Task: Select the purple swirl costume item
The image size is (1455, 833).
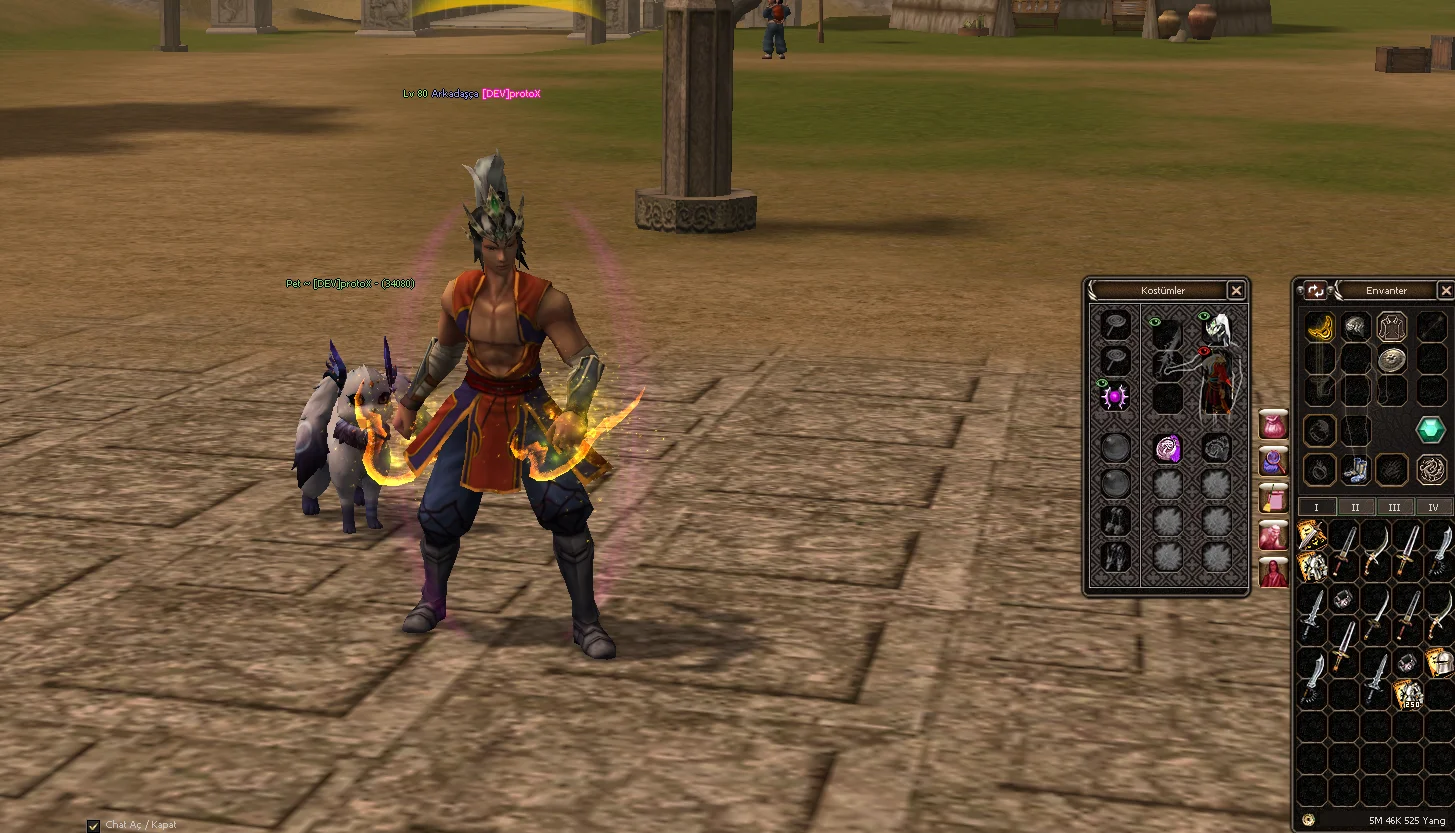Action: pyautogui.click(x=1168, y=448)
